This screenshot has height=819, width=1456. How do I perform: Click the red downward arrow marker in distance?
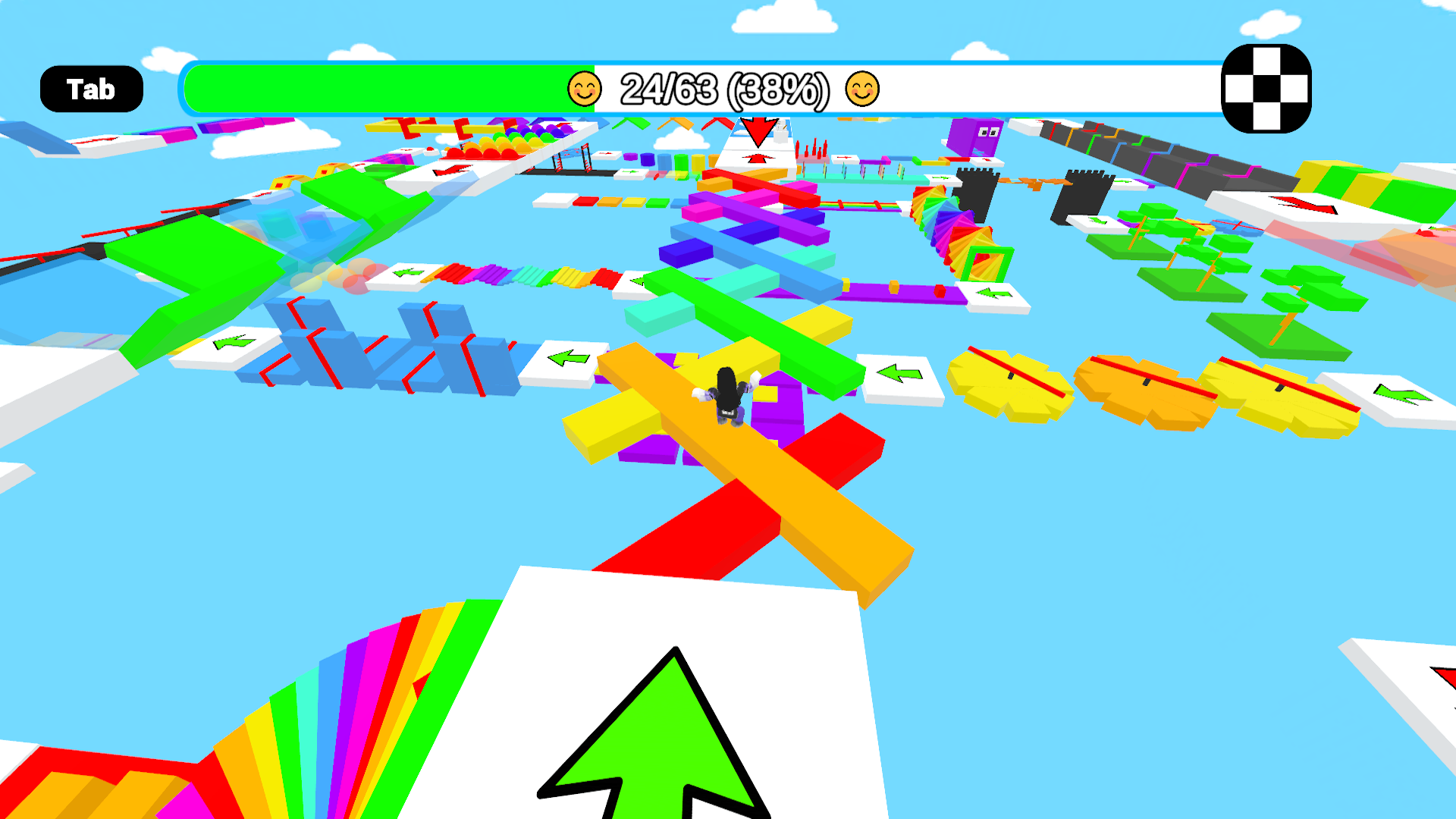pos(758,133)
